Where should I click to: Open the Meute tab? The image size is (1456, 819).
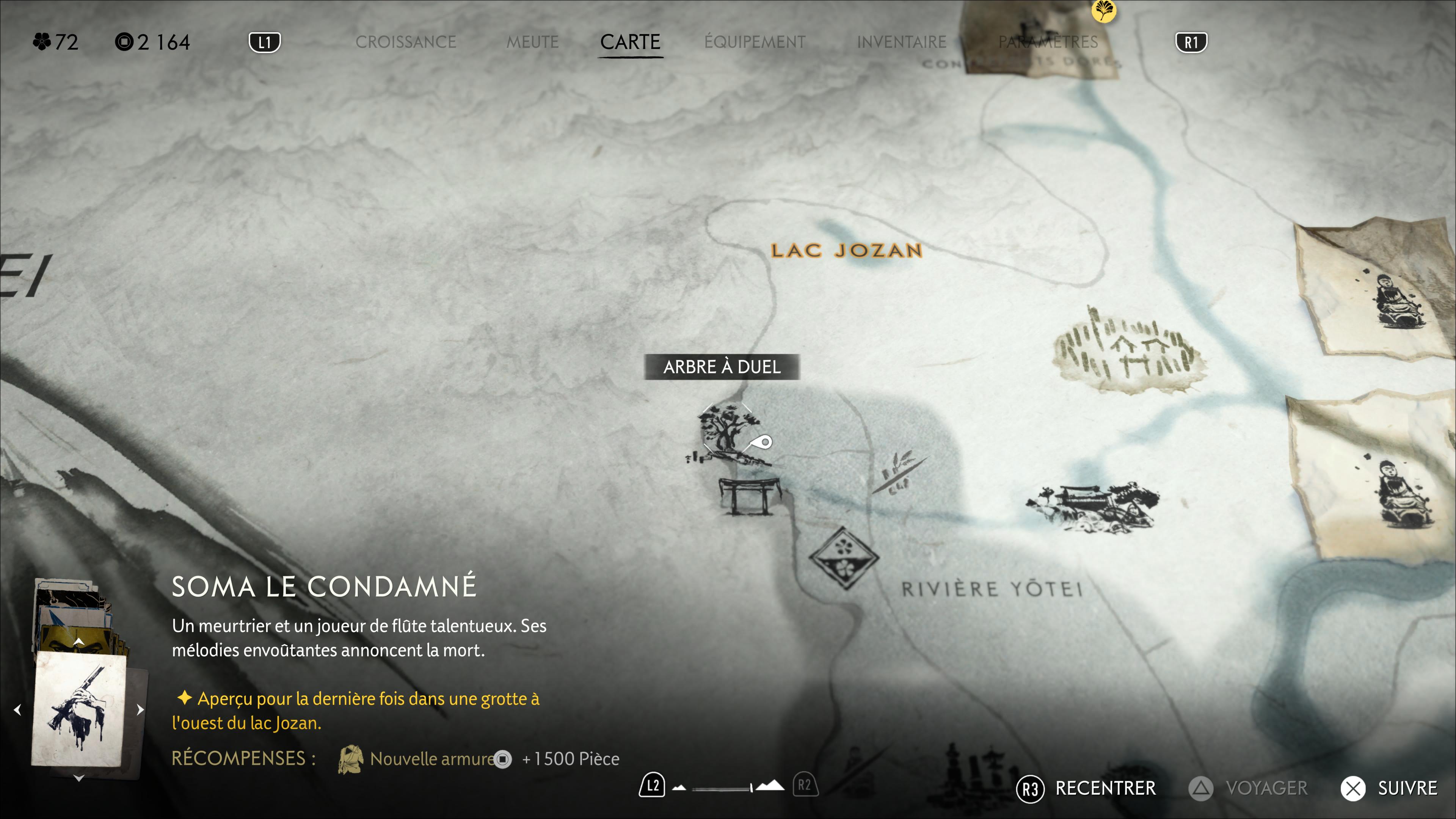pyautogui.click(x=532, y=42)
